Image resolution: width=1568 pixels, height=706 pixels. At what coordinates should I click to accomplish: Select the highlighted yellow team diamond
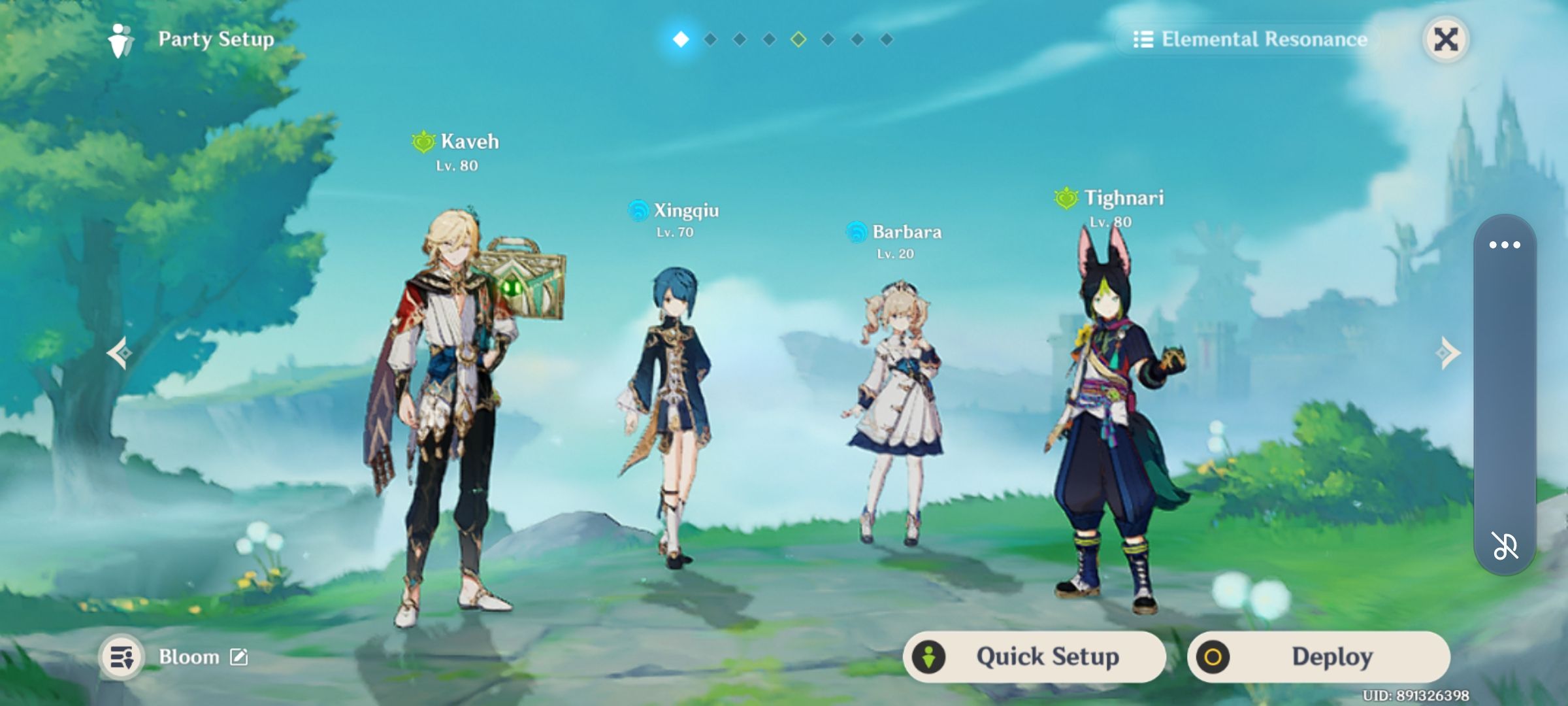click(798, 39)
